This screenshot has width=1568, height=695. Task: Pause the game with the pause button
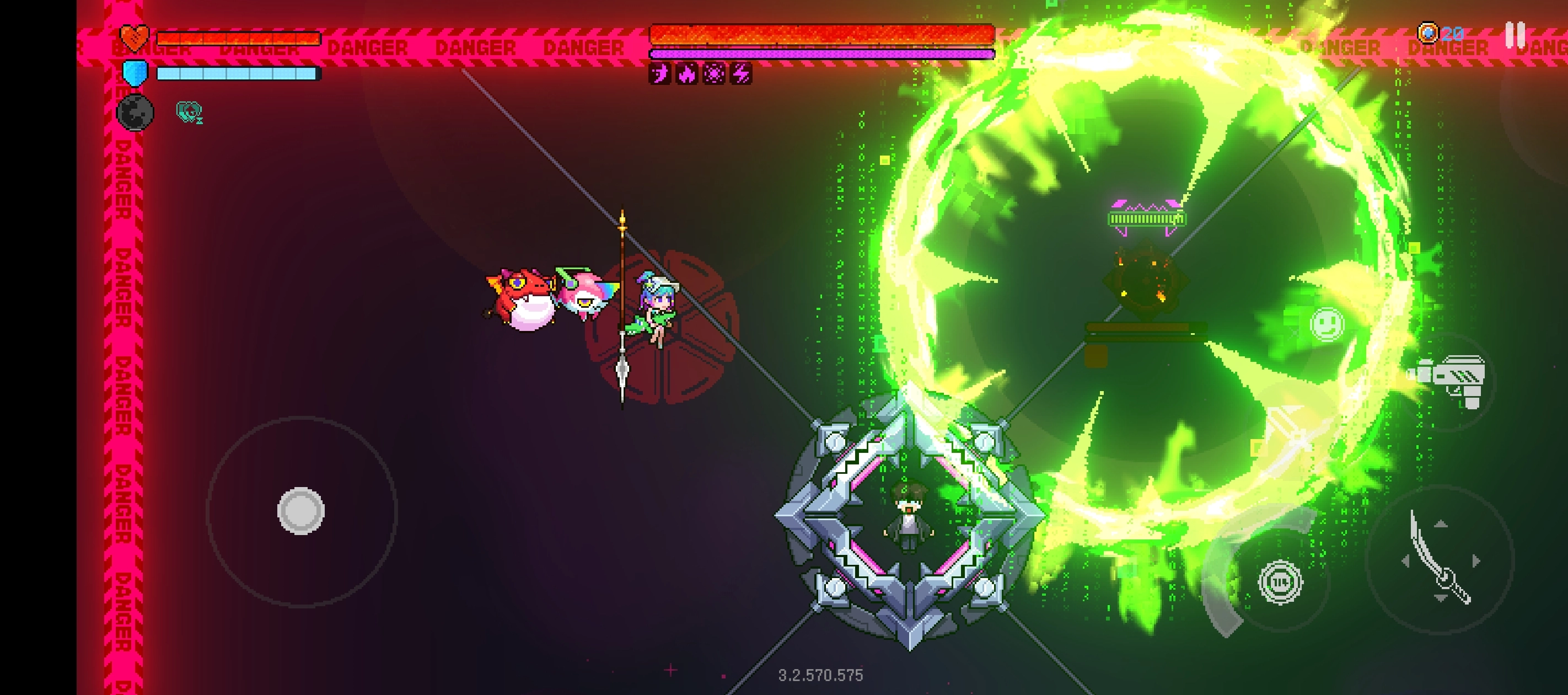(1515, 35)
